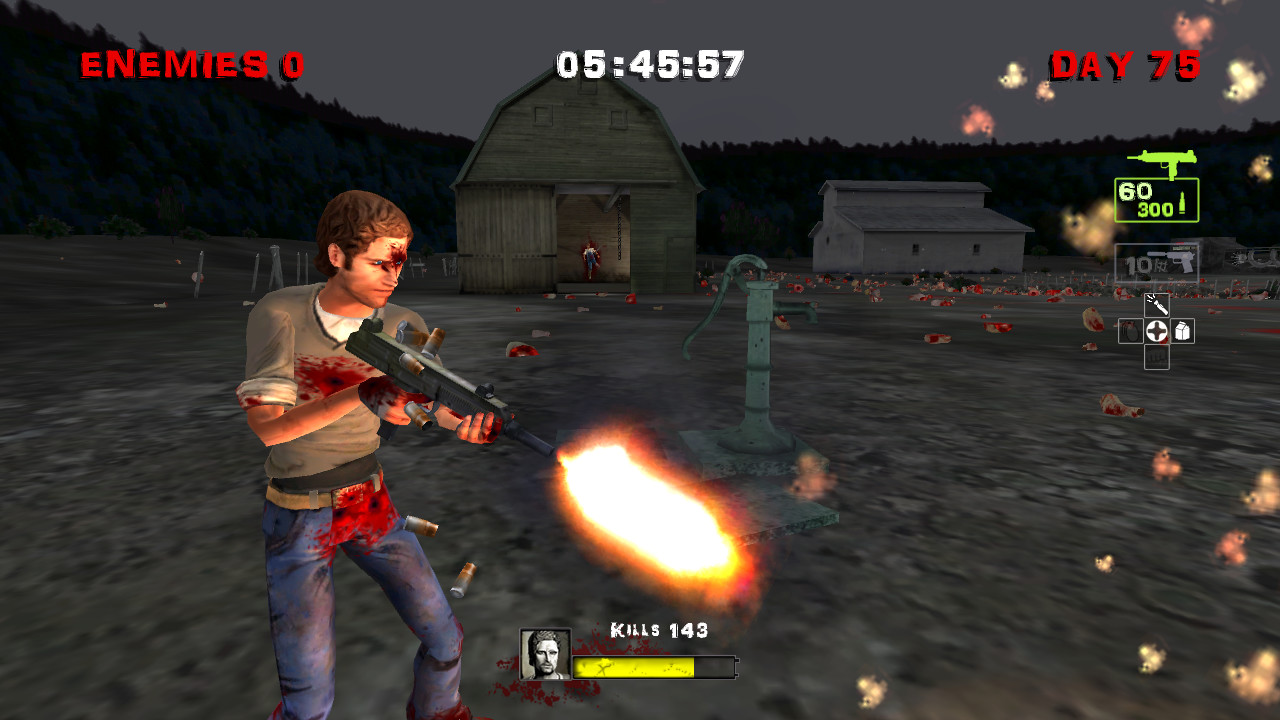The height and width of the screenshot is (720, 1280).
Task: Click the first aid cross item icon
Action: pyautogui.click(x=1158, y=330)
